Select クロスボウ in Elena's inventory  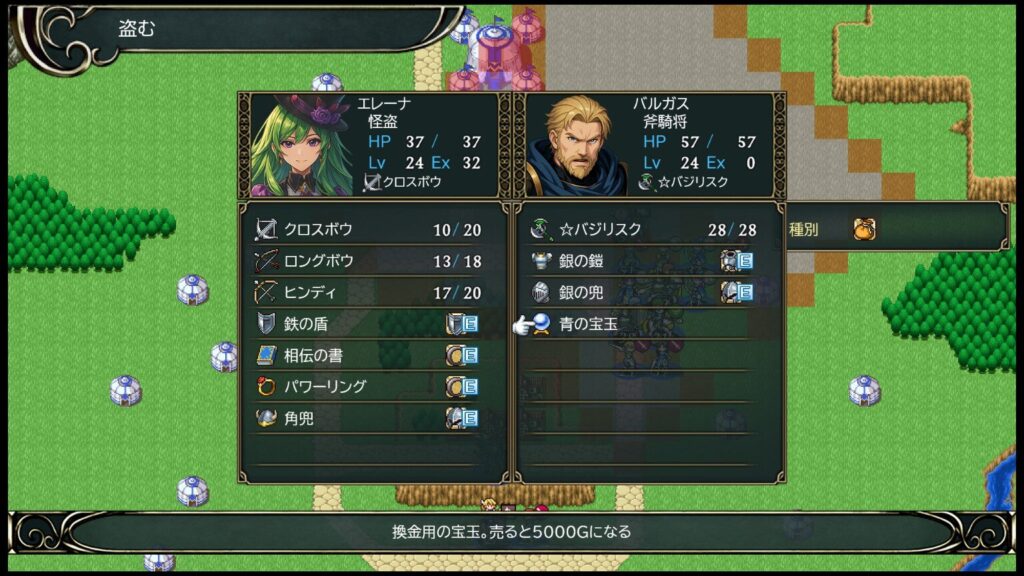(366, 230)
